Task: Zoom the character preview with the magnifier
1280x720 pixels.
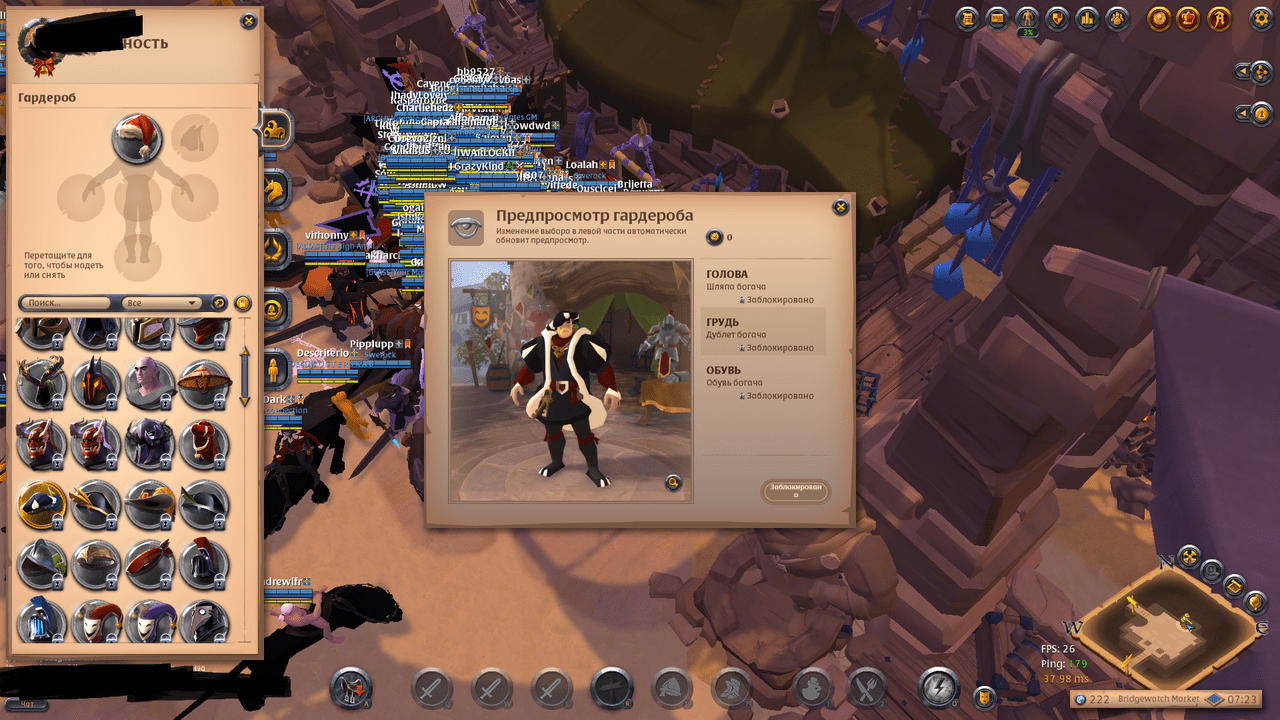Action: pos(674,484)
